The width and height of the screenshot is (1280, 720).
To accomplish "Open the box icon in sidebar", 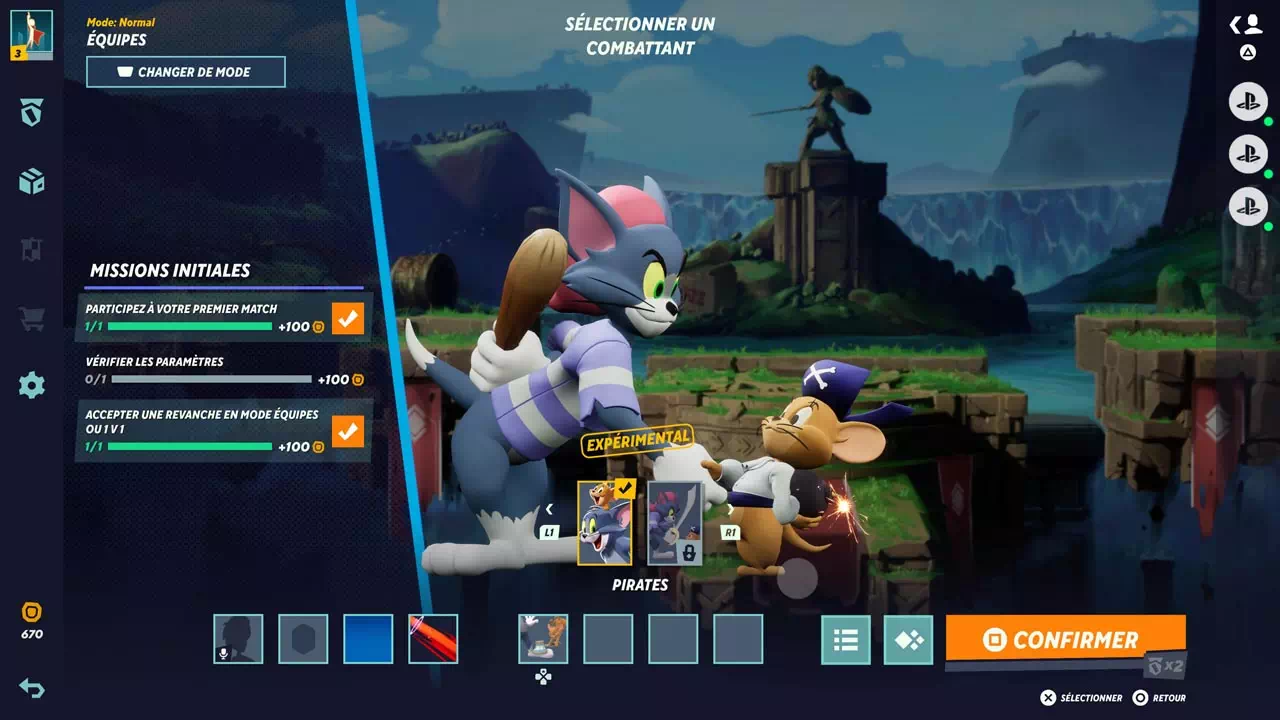I will pyautogui.click(x=32, y=181).
